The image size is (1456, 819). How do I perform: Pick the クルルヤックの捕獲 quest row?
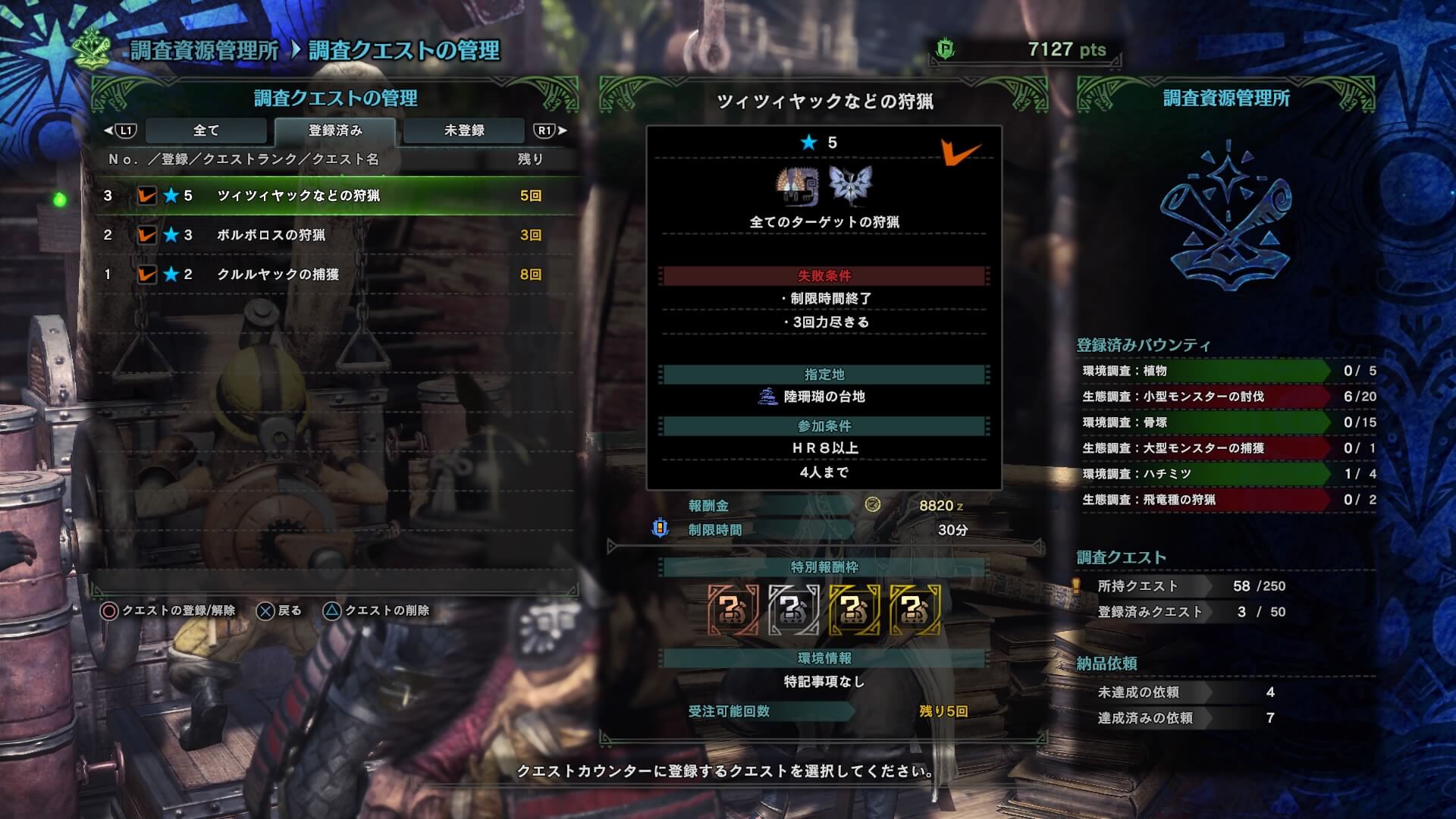(x=334, y=275)
